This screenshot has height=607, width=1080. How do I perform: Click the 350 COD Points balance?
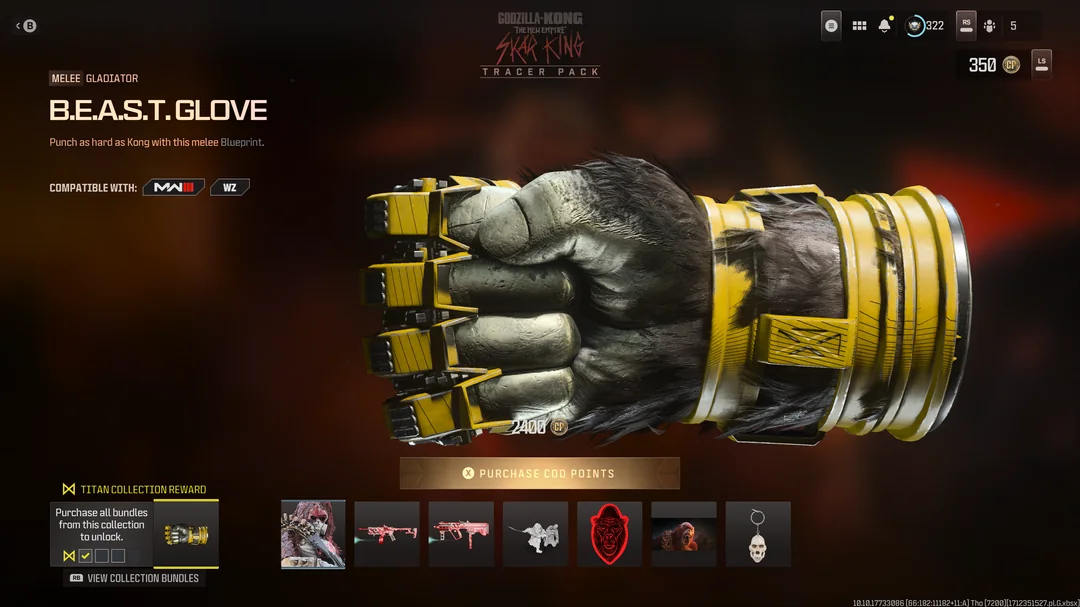coord(994,65)
